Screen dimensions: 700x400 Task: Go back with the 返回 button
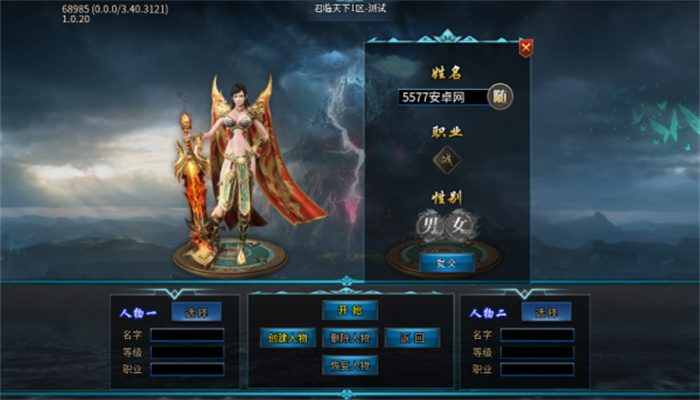click(x=411, y=338)
